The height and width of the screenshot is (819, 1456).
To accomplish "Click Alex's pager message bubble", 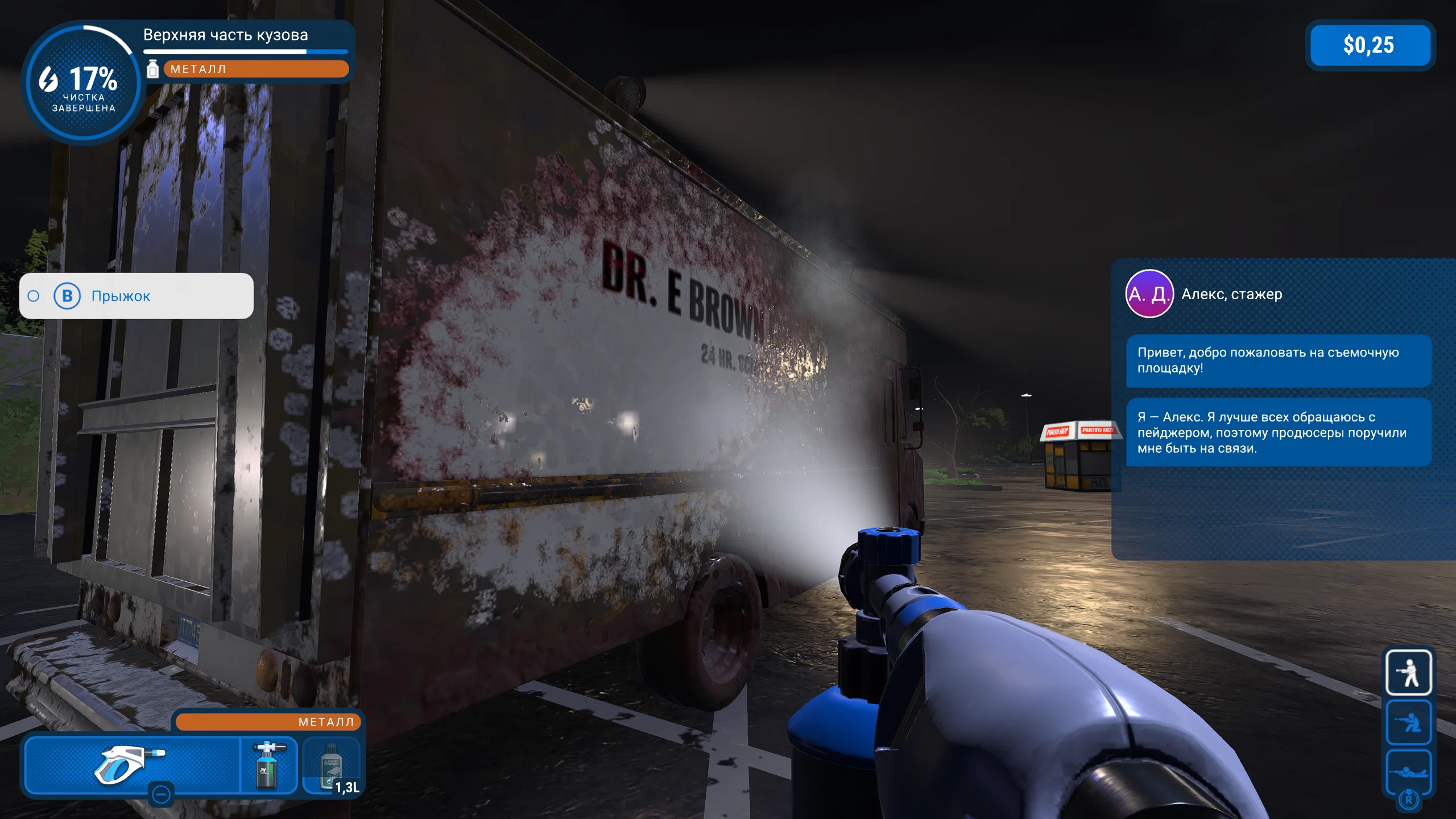I will tap(1277, 433).
